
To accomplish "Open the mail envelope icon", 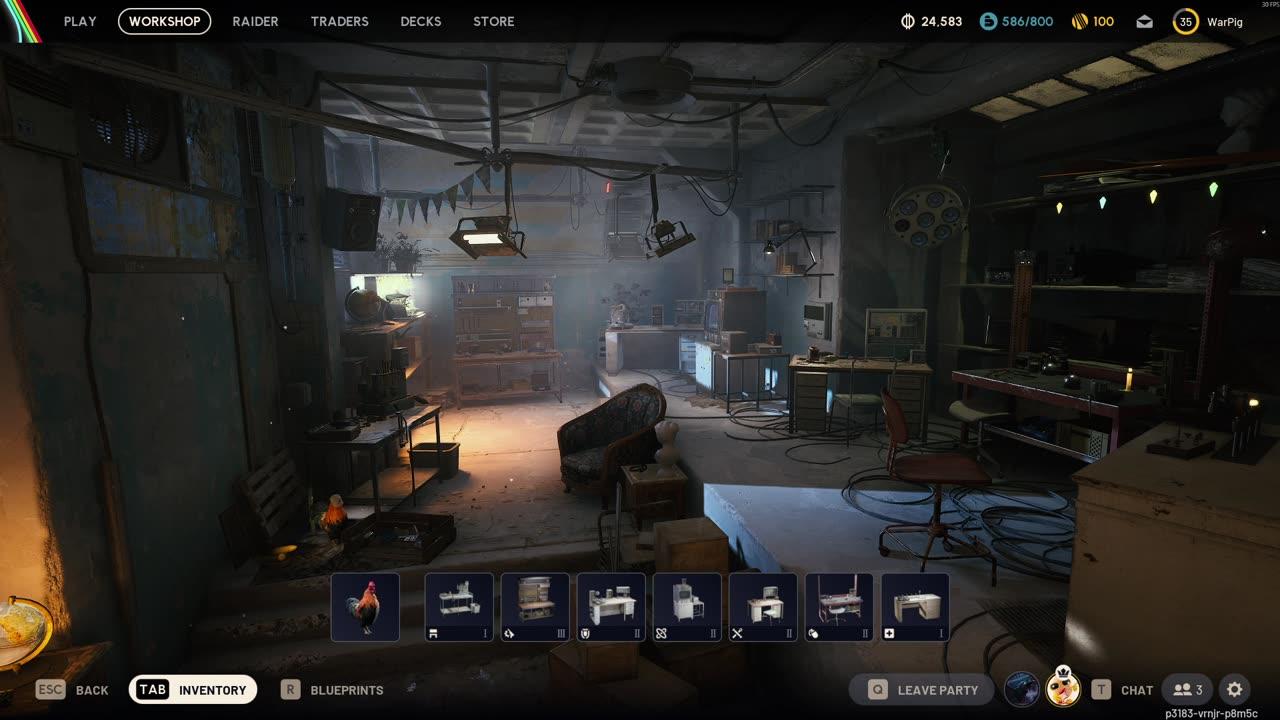I will coord(1144,21).
